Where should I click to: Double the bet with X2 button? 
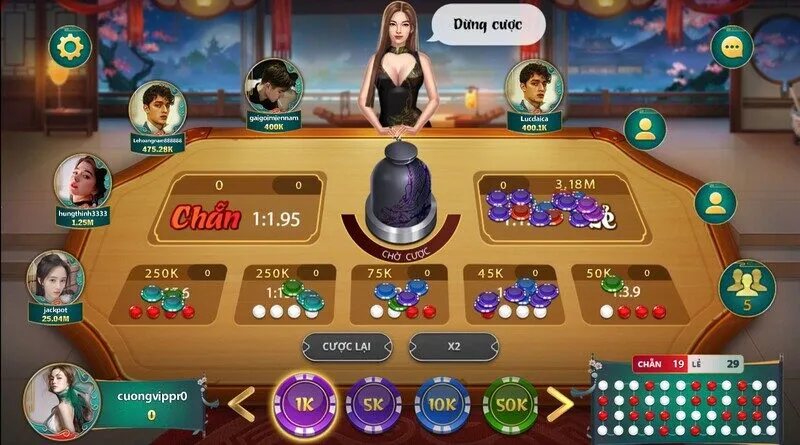453,346
